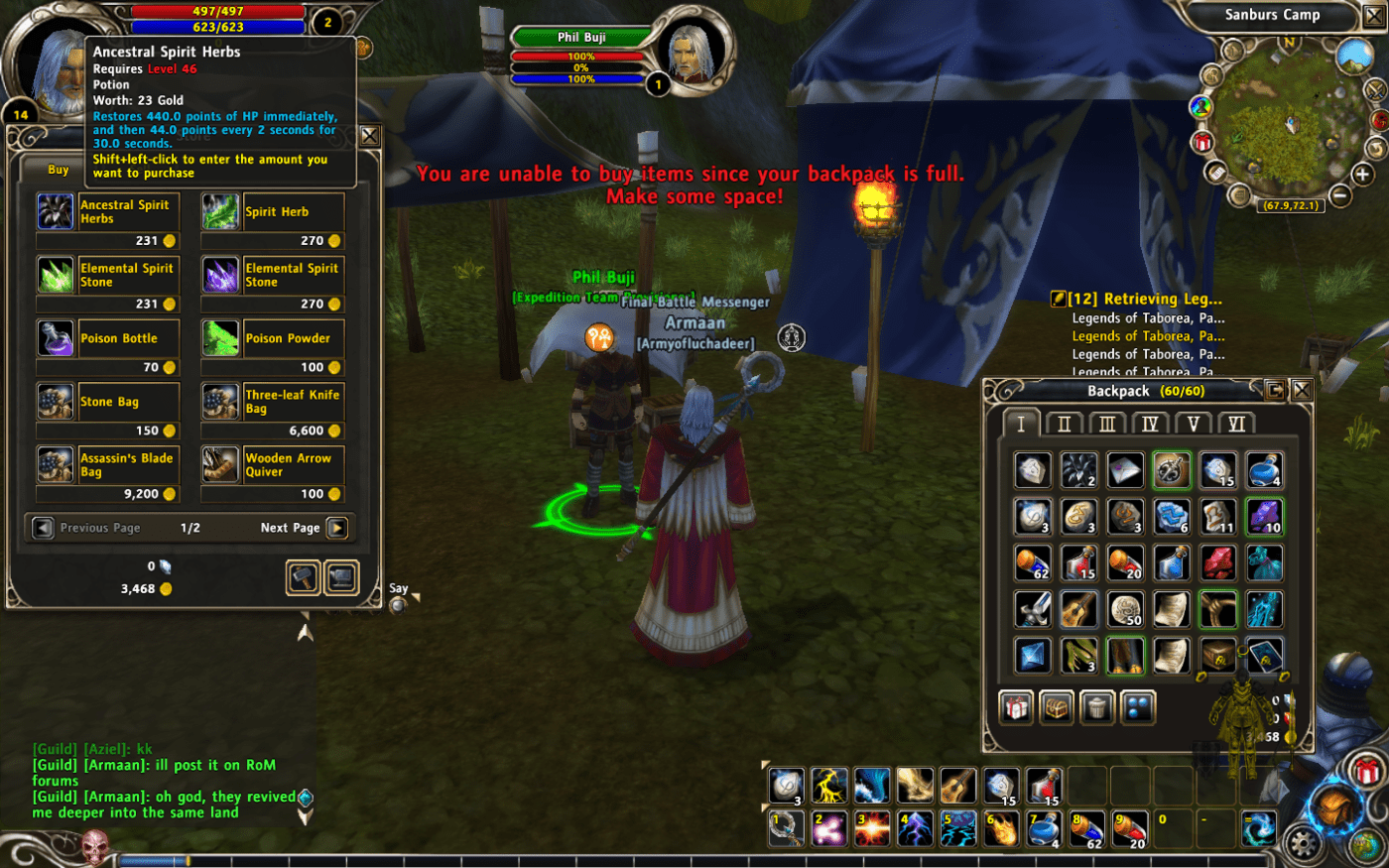Image resolution: width=1389 pixels, height=868 pixels.
Task: Open the shop's hammer repair button
Action: pyautogui.click(x=303, y=577)
